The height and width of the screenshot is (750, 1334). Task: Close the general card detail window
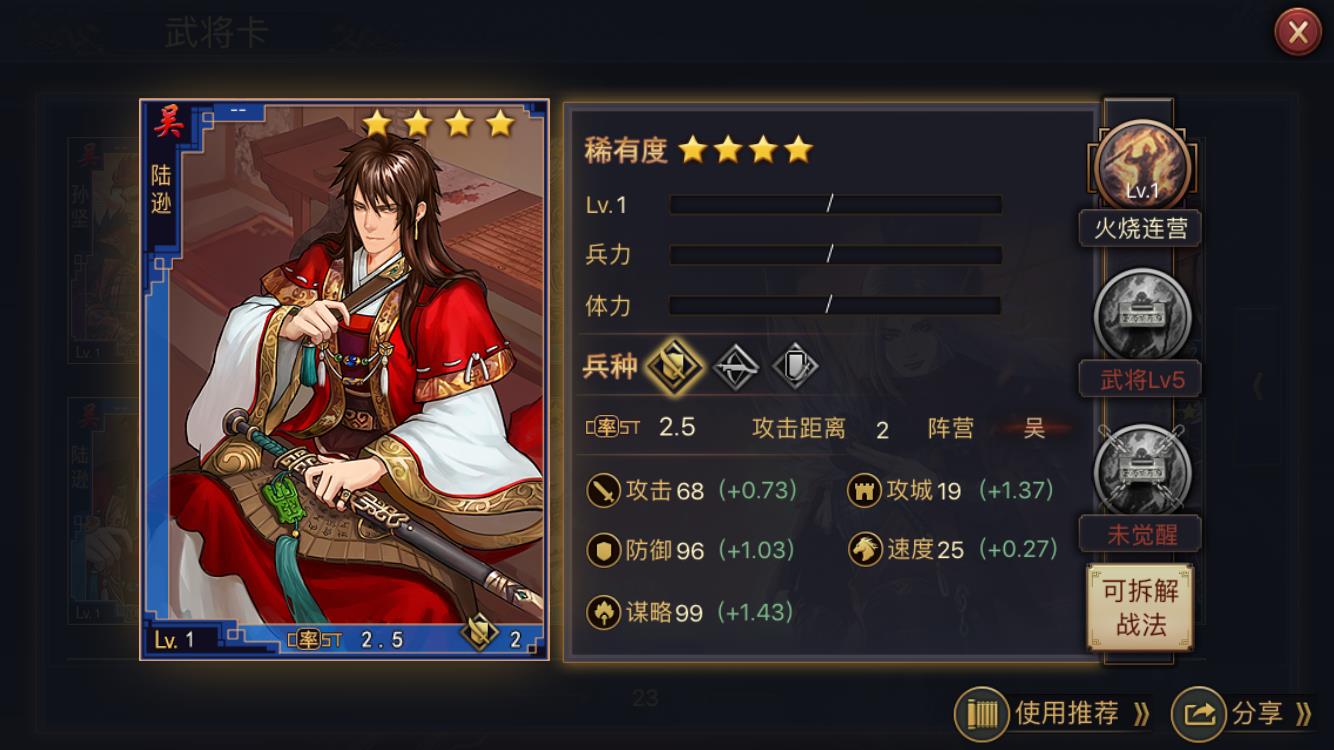click(x=1298, y=33)
